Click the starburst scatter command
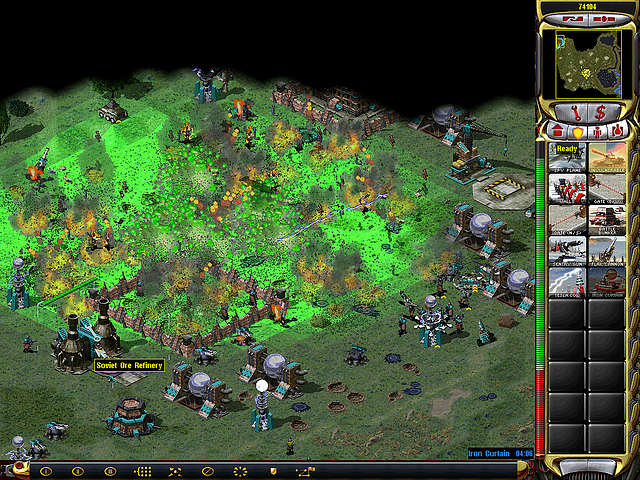640x480 pixels. click(x=239, y=470)
